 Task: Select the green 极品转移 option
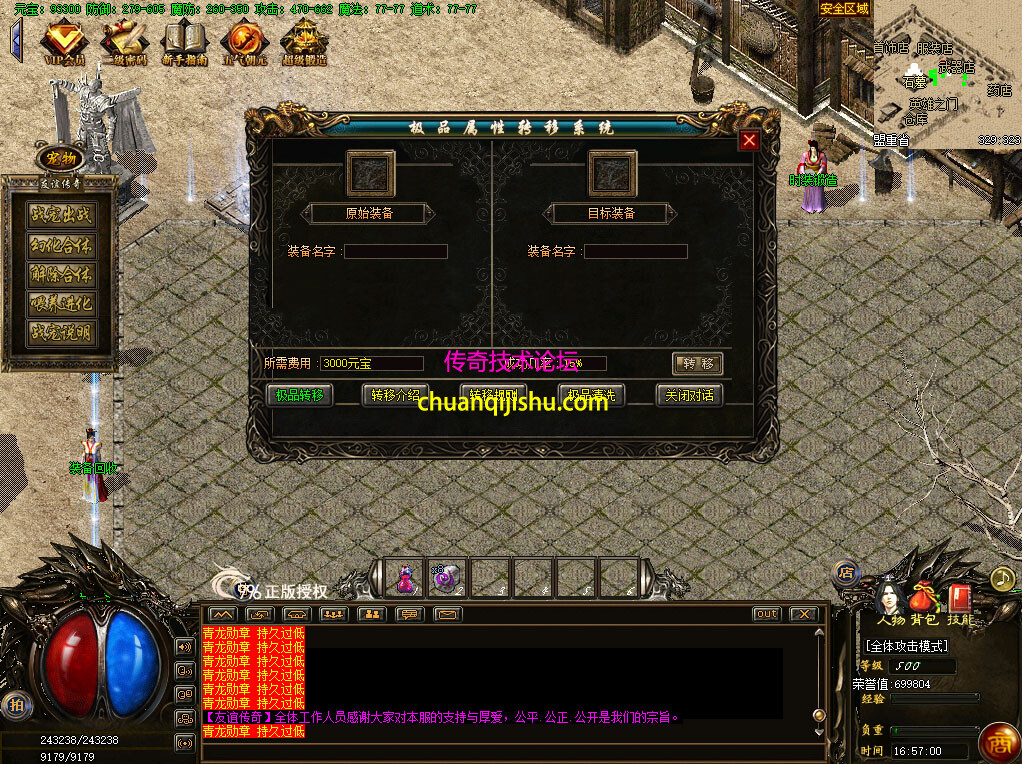coord(300,395)
